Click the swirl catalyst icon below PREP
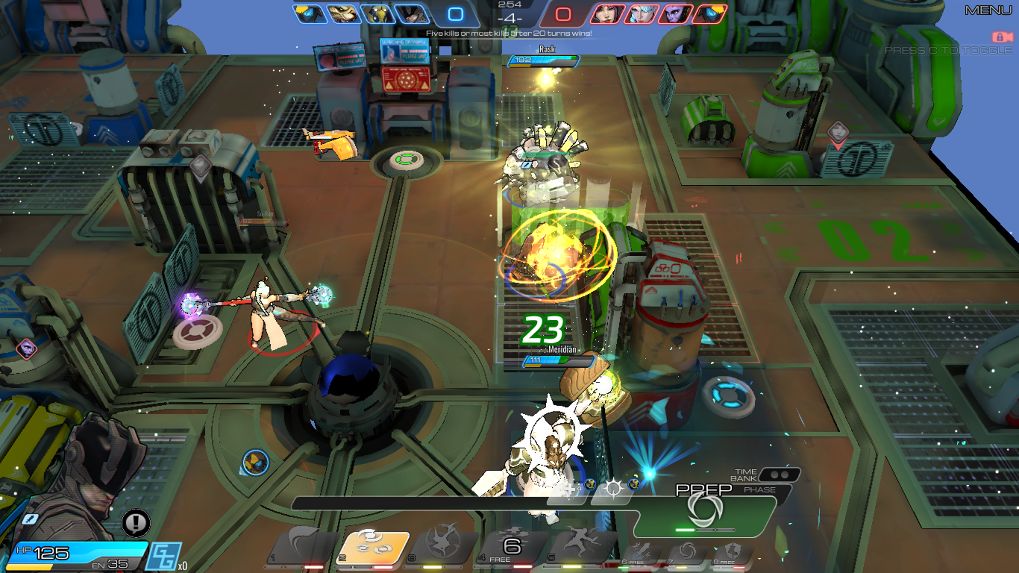Image resolution: width=1019 pixels, height=573 pixels. (x=685, y=551)
